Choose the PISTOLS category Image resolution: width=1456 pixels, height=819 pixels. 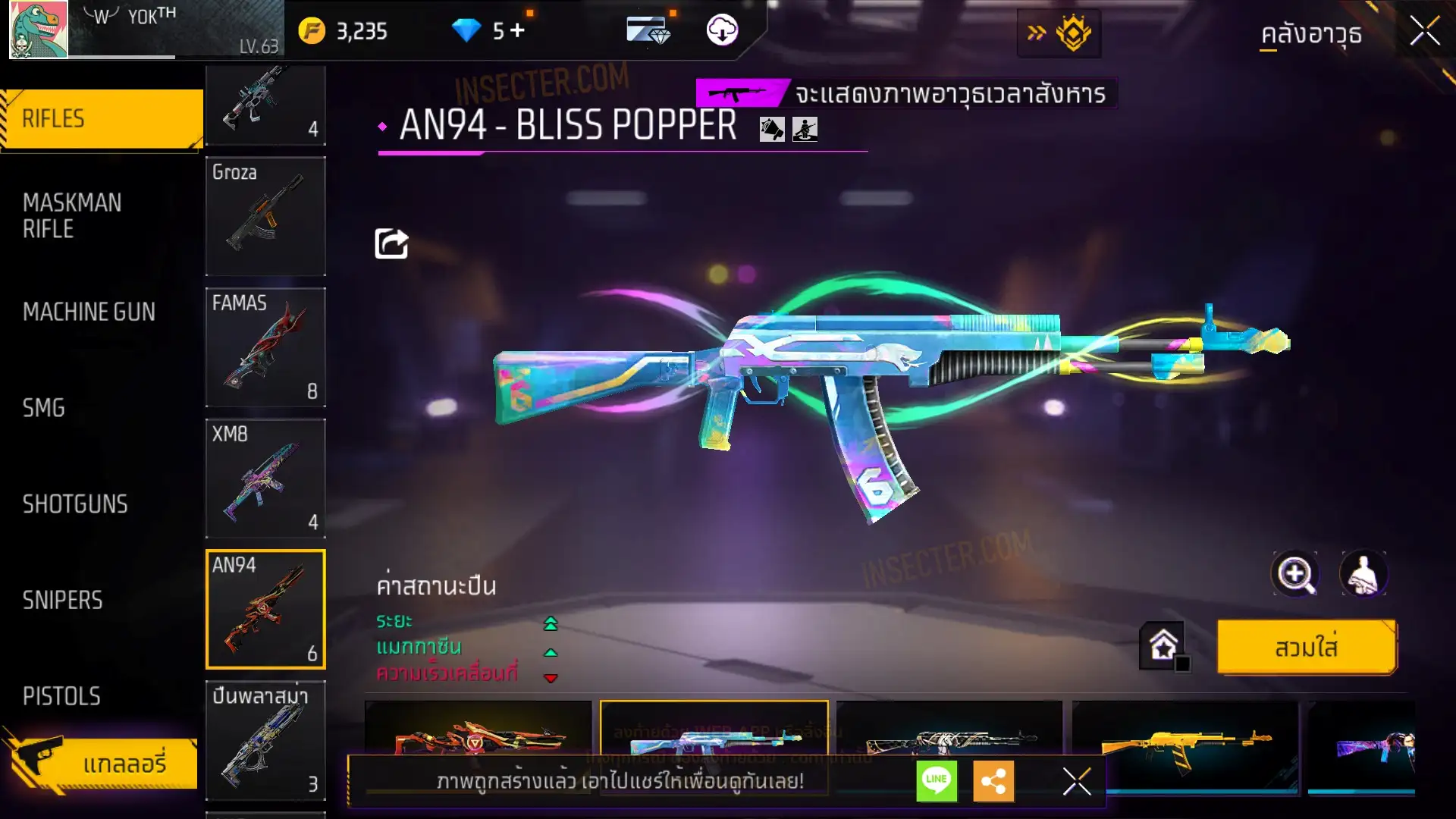(61, 696)
